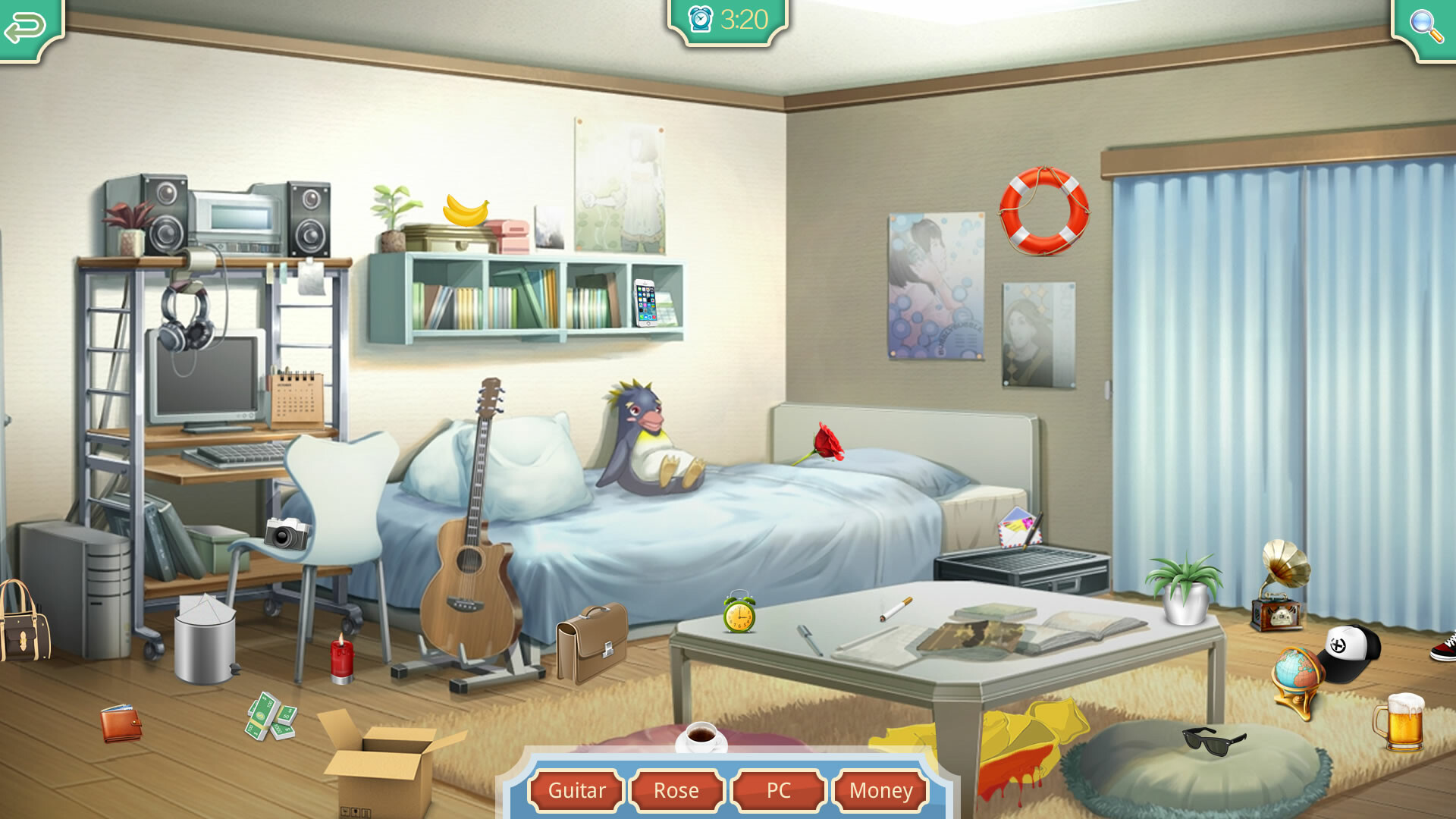Screen dimensions: 1456x819
Task: Select the Rose word tab
Action: [677, 791]
